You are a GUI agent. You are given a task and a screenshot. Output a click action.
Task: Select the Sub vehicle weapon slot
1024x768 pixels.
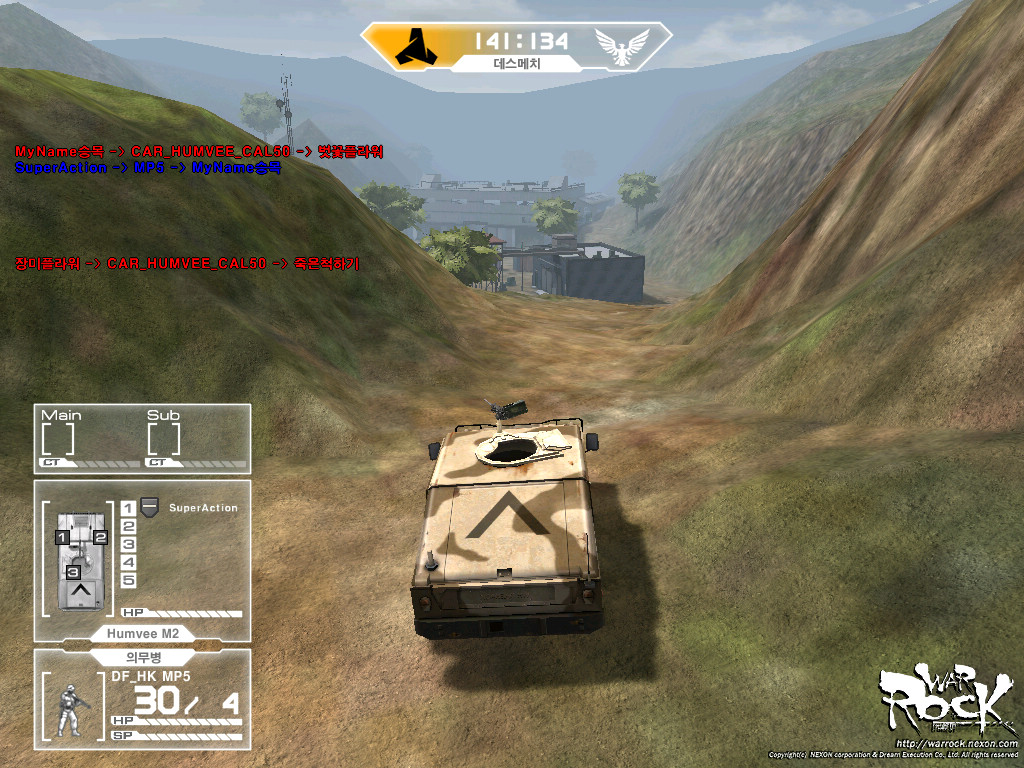(164, 438)
